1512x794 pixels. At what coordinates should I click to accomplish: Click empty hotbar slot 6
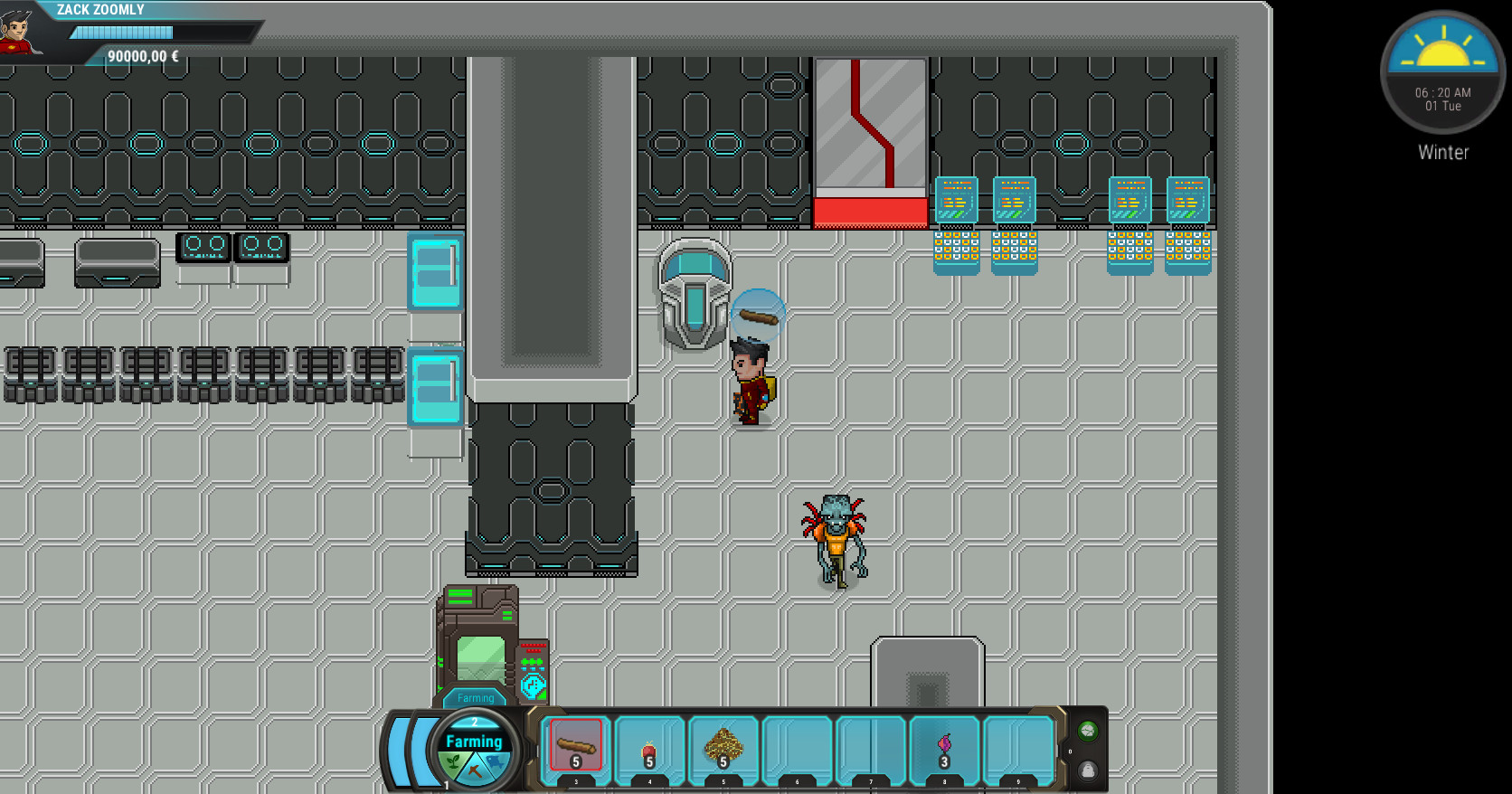point(796,745)
